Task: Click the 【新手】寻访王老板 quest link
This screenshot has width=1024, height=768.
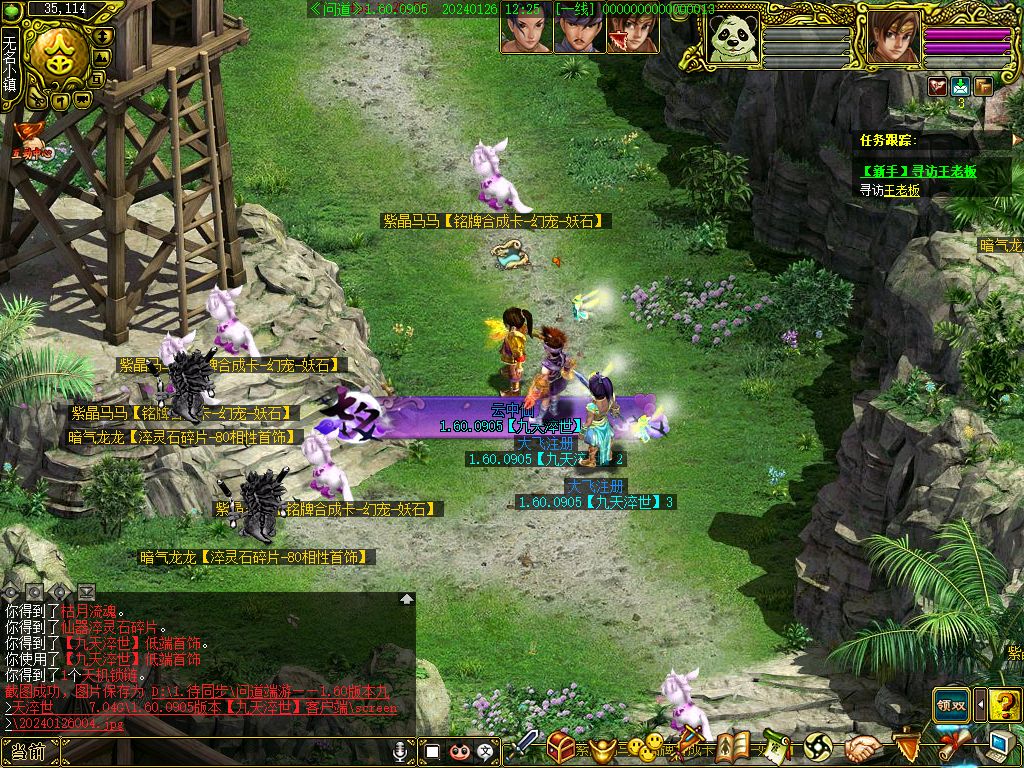Action: 918,171
